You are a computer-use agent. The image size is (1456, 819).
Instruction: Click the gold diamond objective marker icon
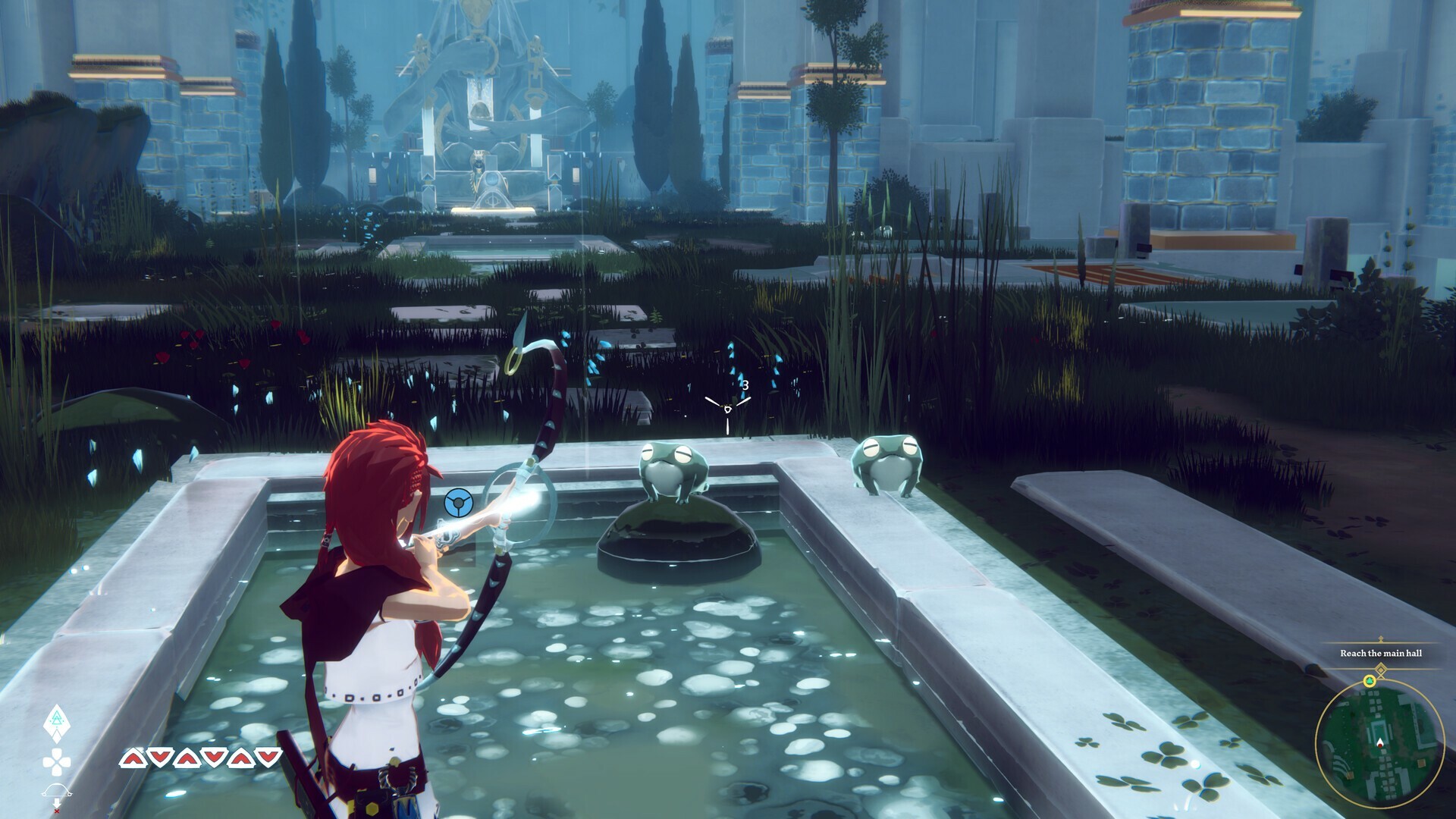click(1380, 669)
